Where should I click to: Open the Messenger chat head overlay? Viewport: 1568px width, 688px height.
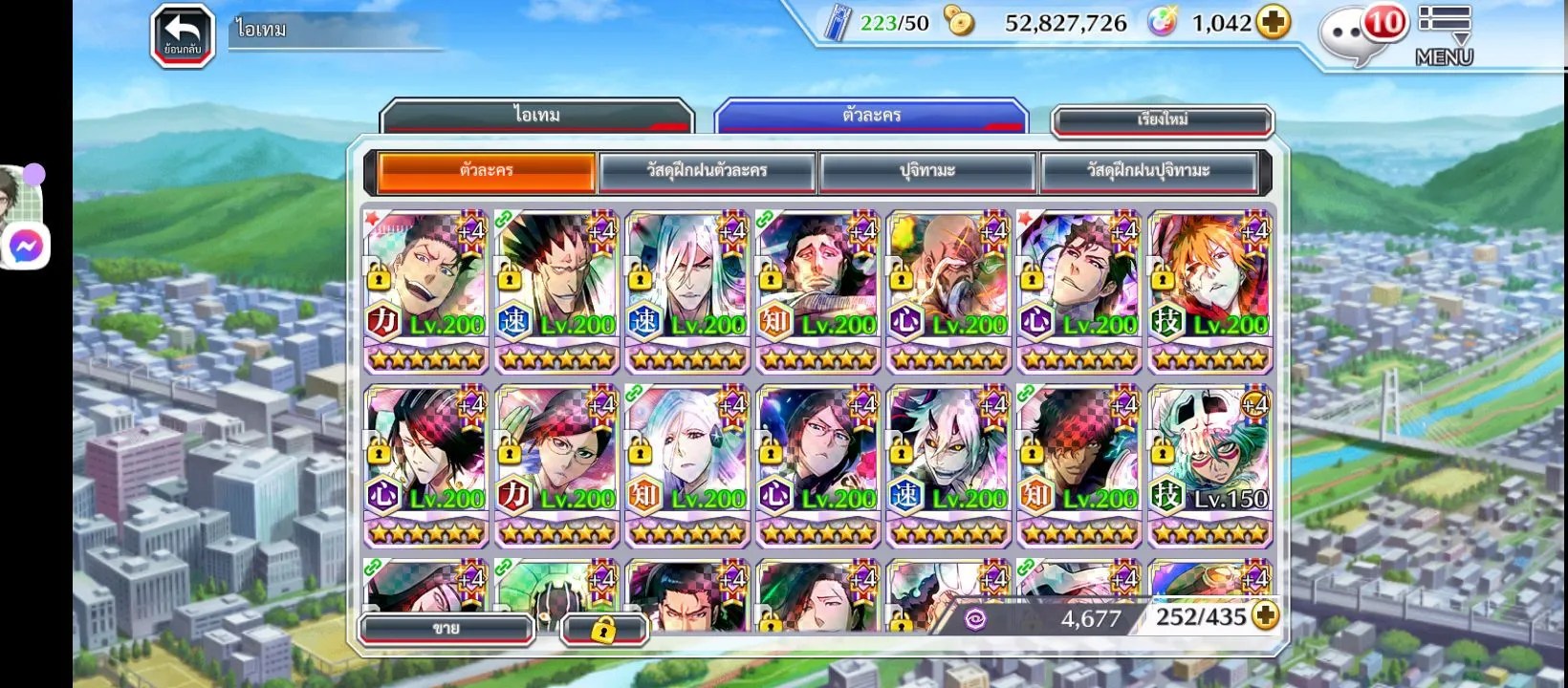tap(26, 247)
